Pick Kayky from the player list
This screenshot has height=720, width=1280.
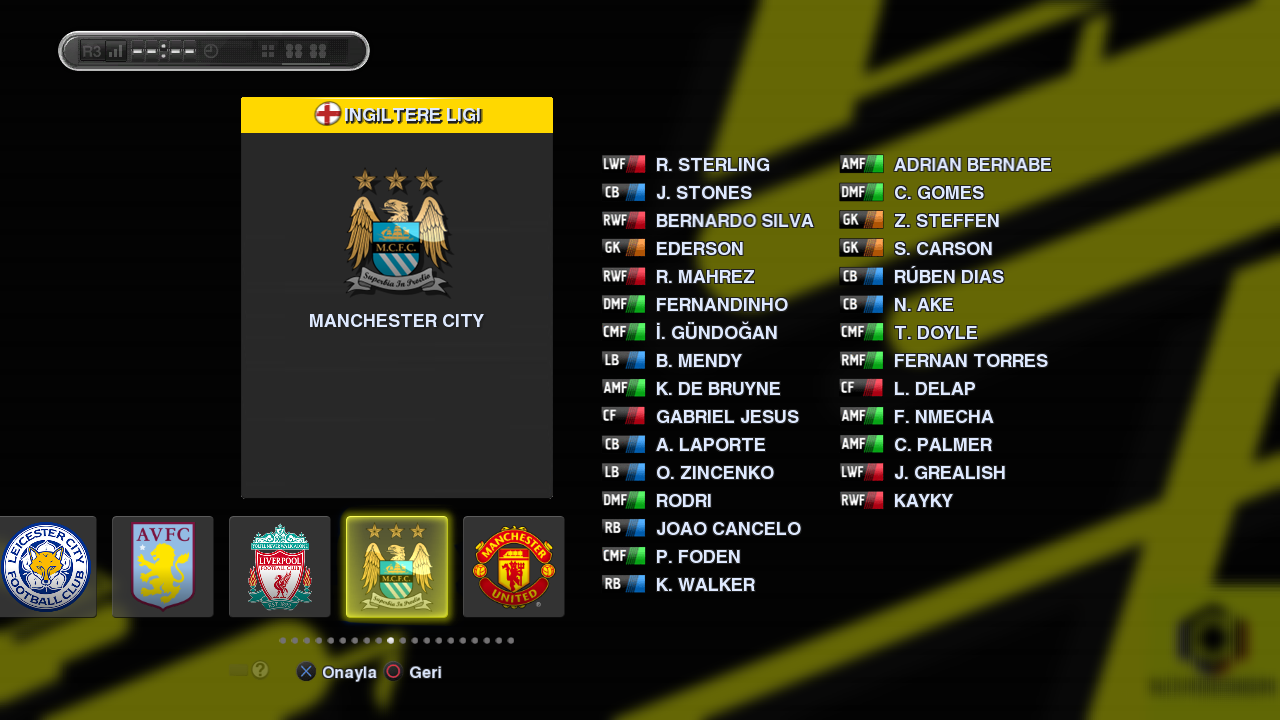click(x=923, y=501)
